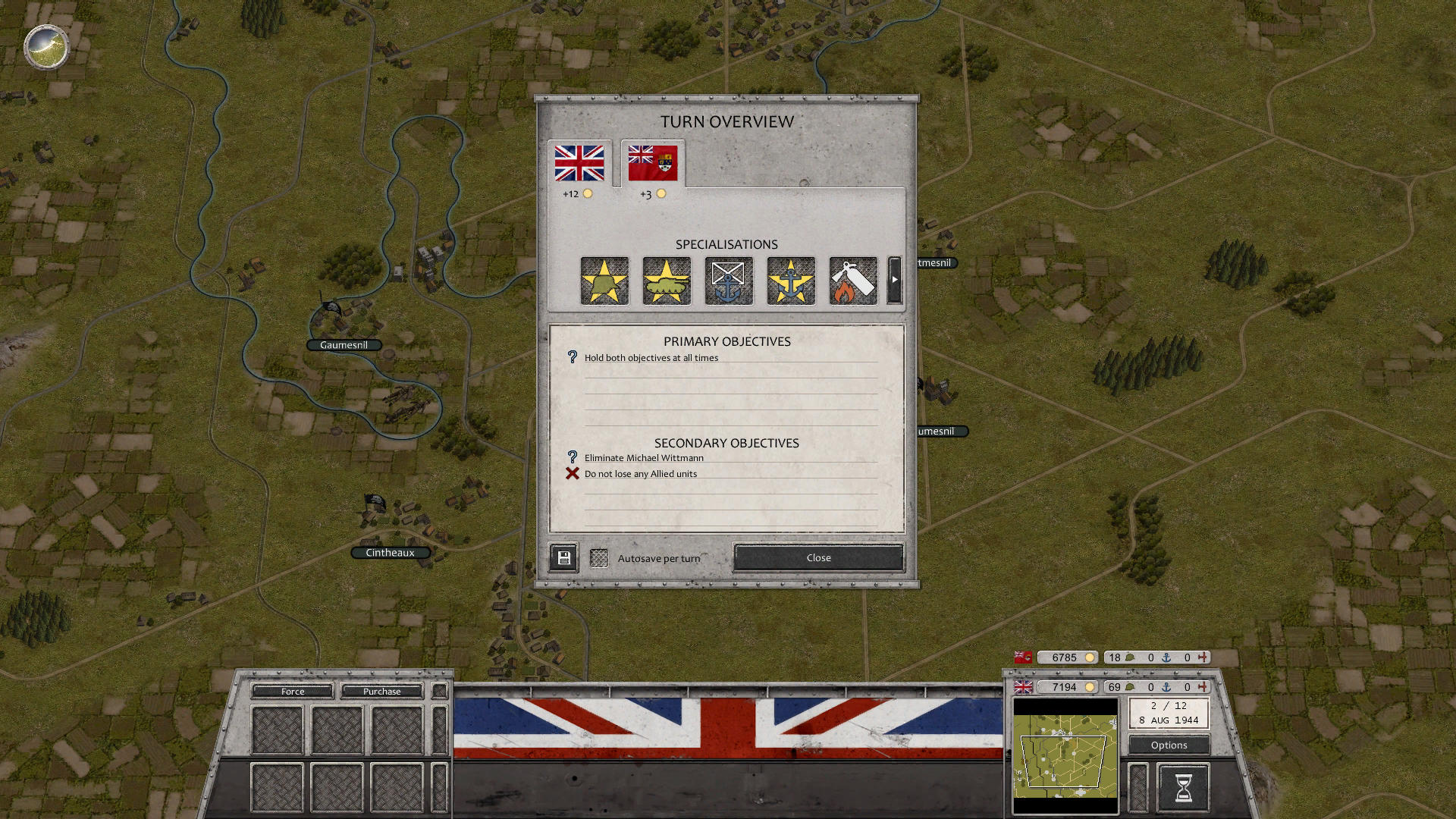Image resolution: width=1456 pixels, height=819 pixels.
Task: Select the fire extinguisher specialisation icon
Action: click(853, 281)
